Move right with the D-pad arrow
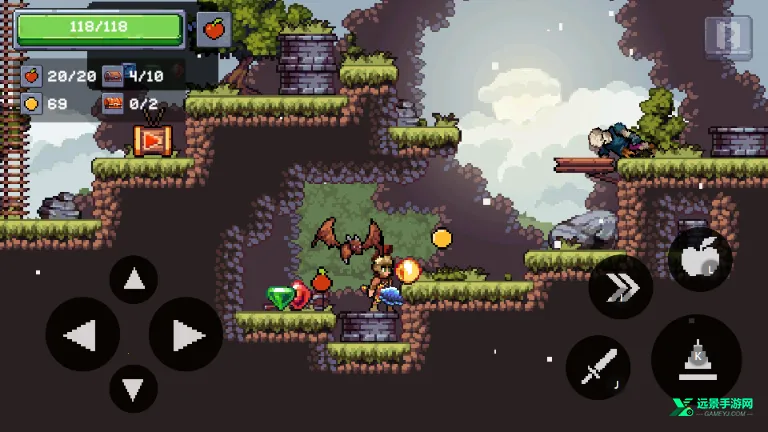Screen dimensions: 768x432 click(x=185, y=335)
